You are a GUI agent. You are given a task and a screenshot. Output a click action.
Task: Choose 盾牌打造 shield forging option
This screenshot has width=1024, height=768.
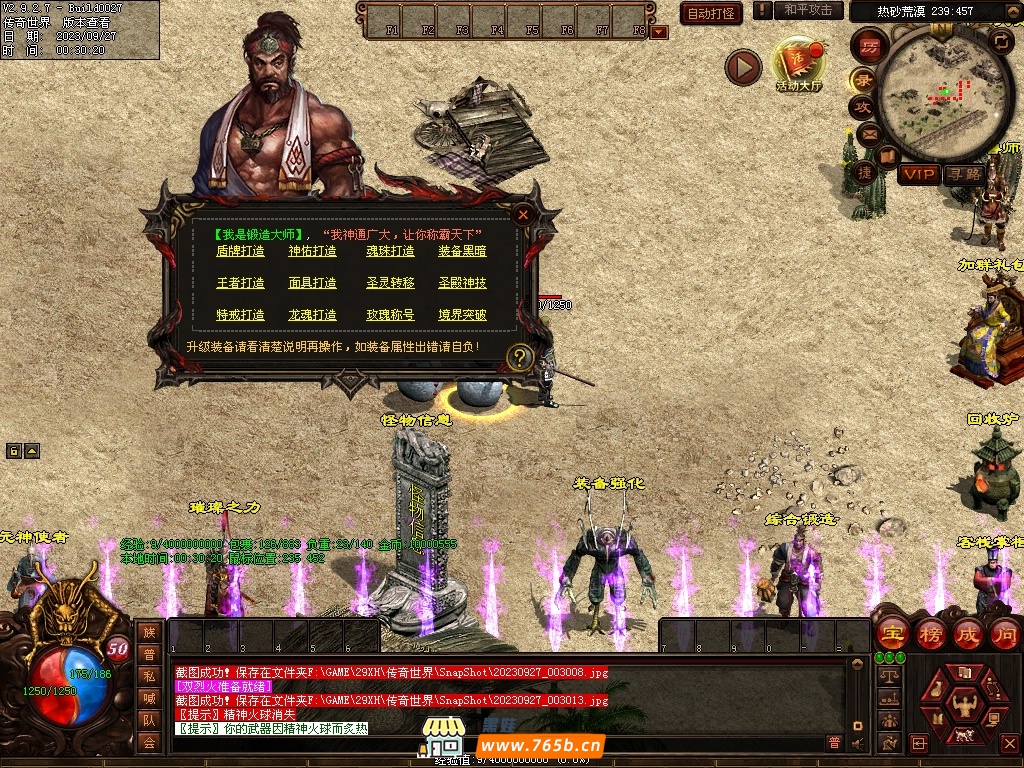[x=240, y=252]
